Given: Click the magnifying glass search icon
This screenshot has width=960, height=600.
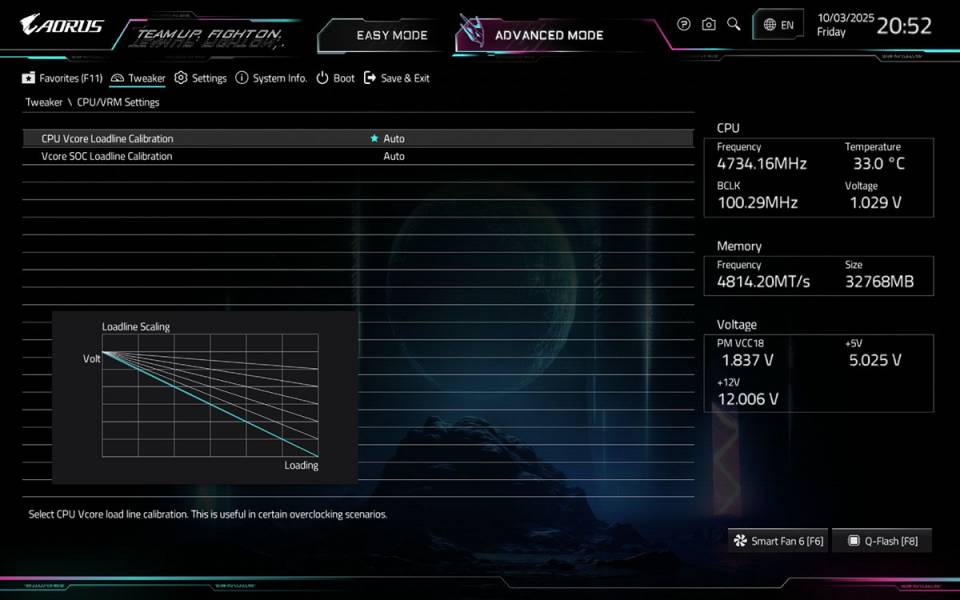Looking at the screenshot, I should pos(734,24).
